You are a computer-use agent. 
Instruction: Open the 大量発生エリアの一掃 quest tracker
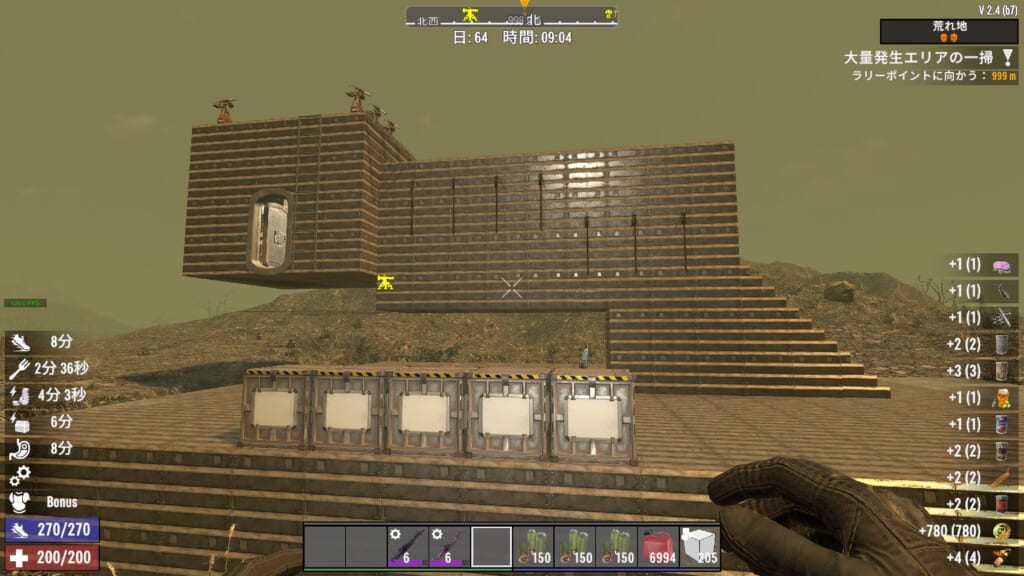[918, 58]
